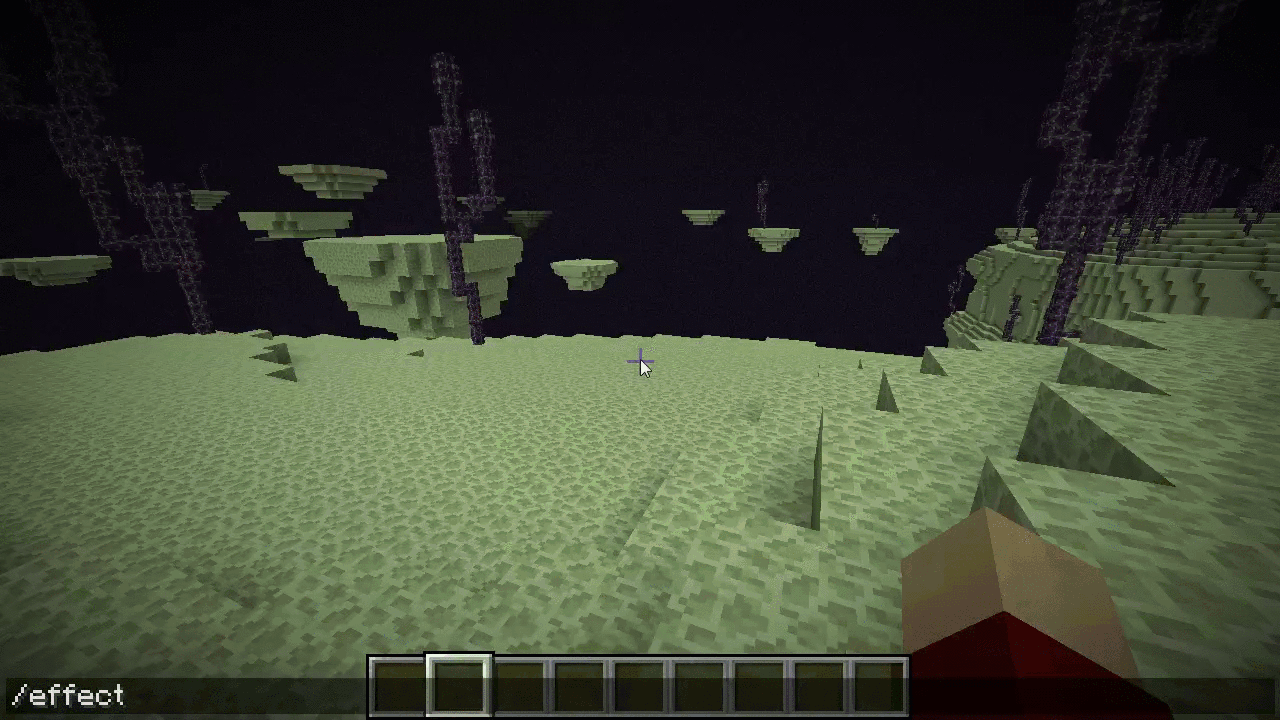This screenshot has height=720, width=1280.
Task: Click the dark End sky above the islands
Action: click(x=700, y=80)
